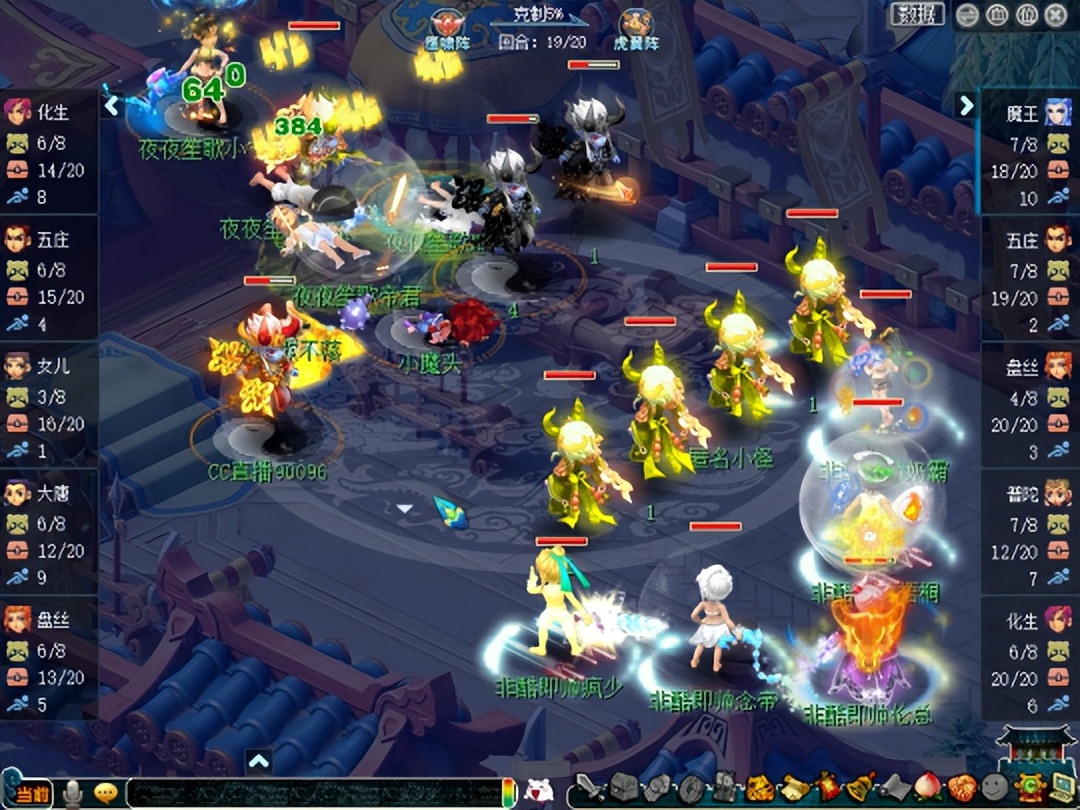The image size is (1080, 810).
Task: Collapse the left team panel arrow
Action: (112, 104)
